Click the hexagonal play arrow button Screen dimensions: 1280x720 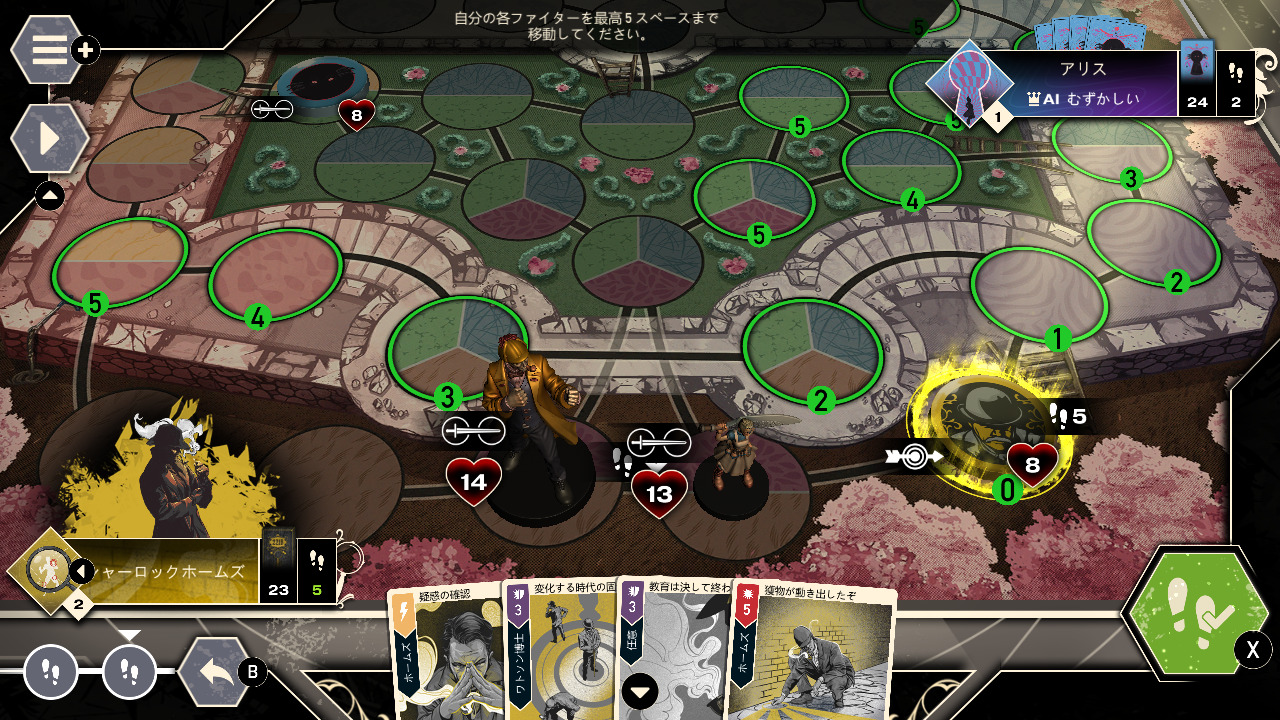point(48,139)
